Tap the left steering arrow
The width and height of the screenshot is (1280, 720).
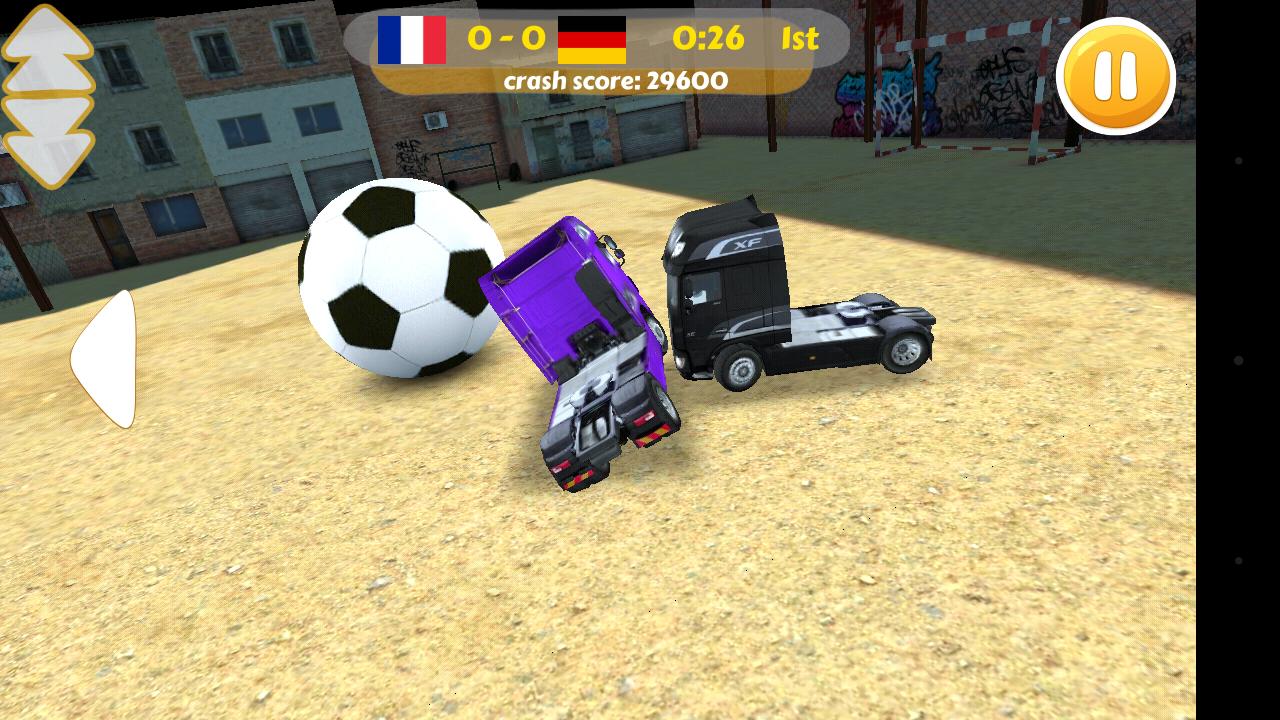(103, 355)
